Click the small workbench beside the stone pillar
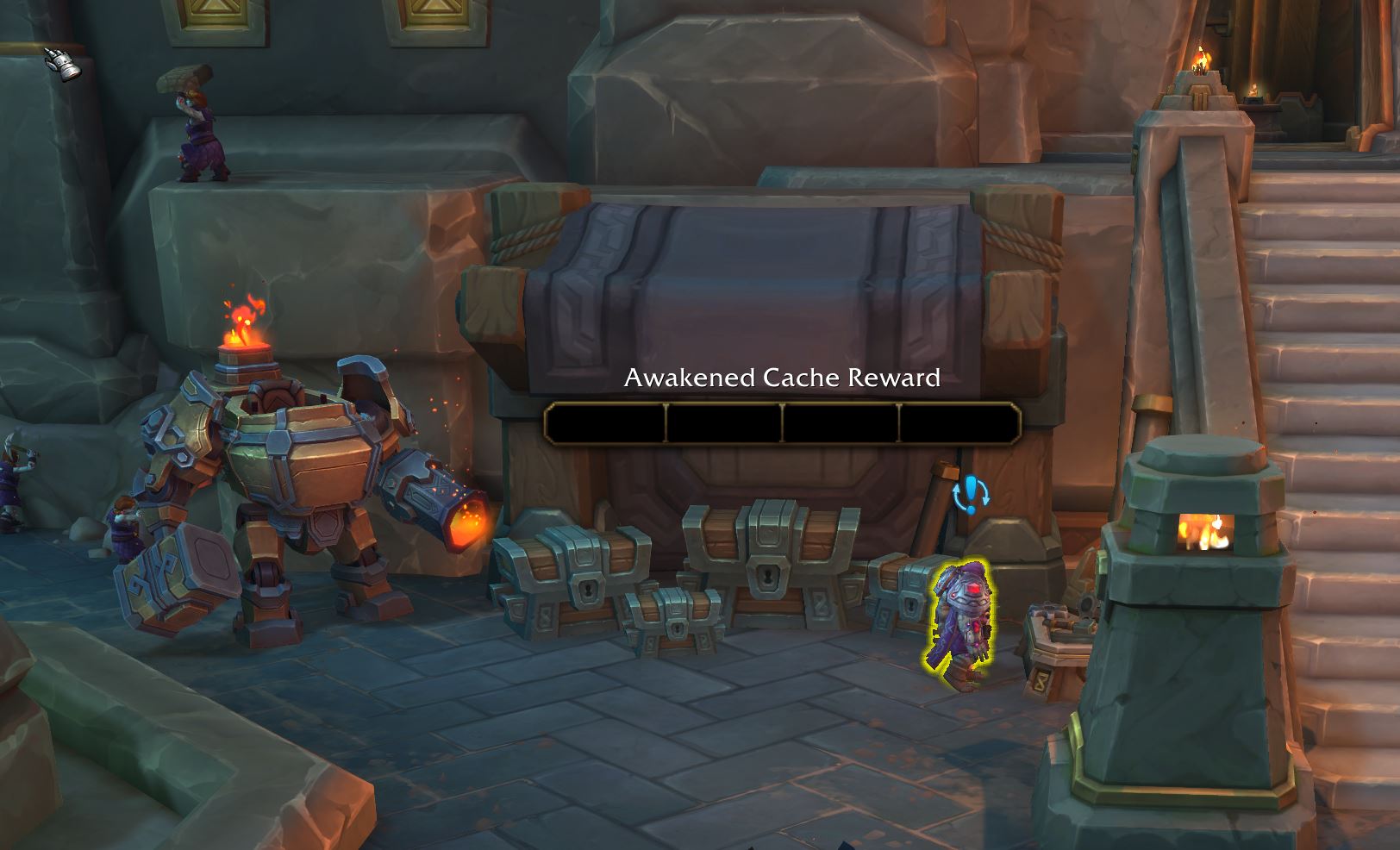This screenshot has height=850, width=1400. pyautogui.click(x=1059, y=634)
